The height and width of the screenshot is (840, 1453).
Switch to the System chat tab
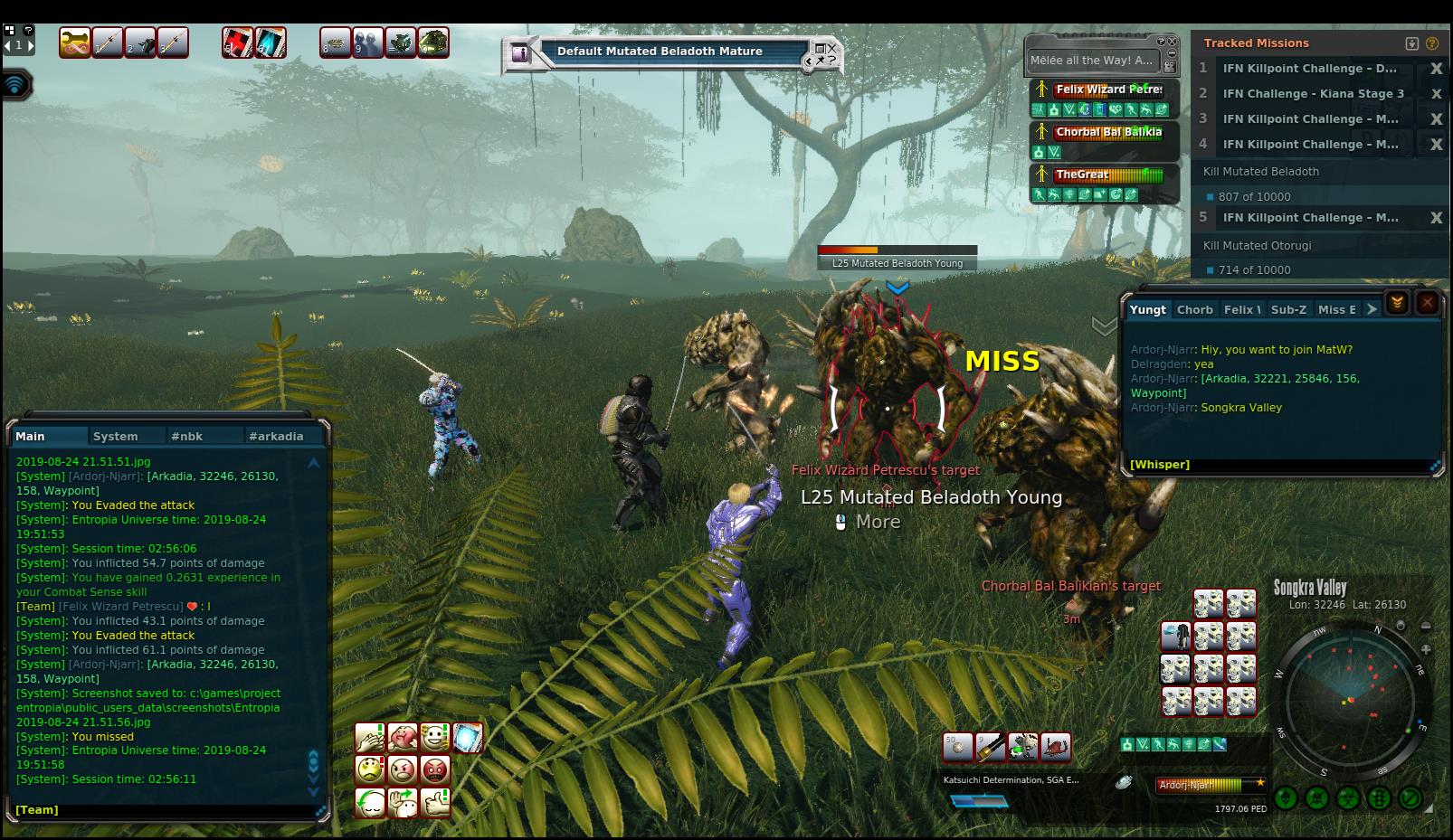(x=115, y=436)
